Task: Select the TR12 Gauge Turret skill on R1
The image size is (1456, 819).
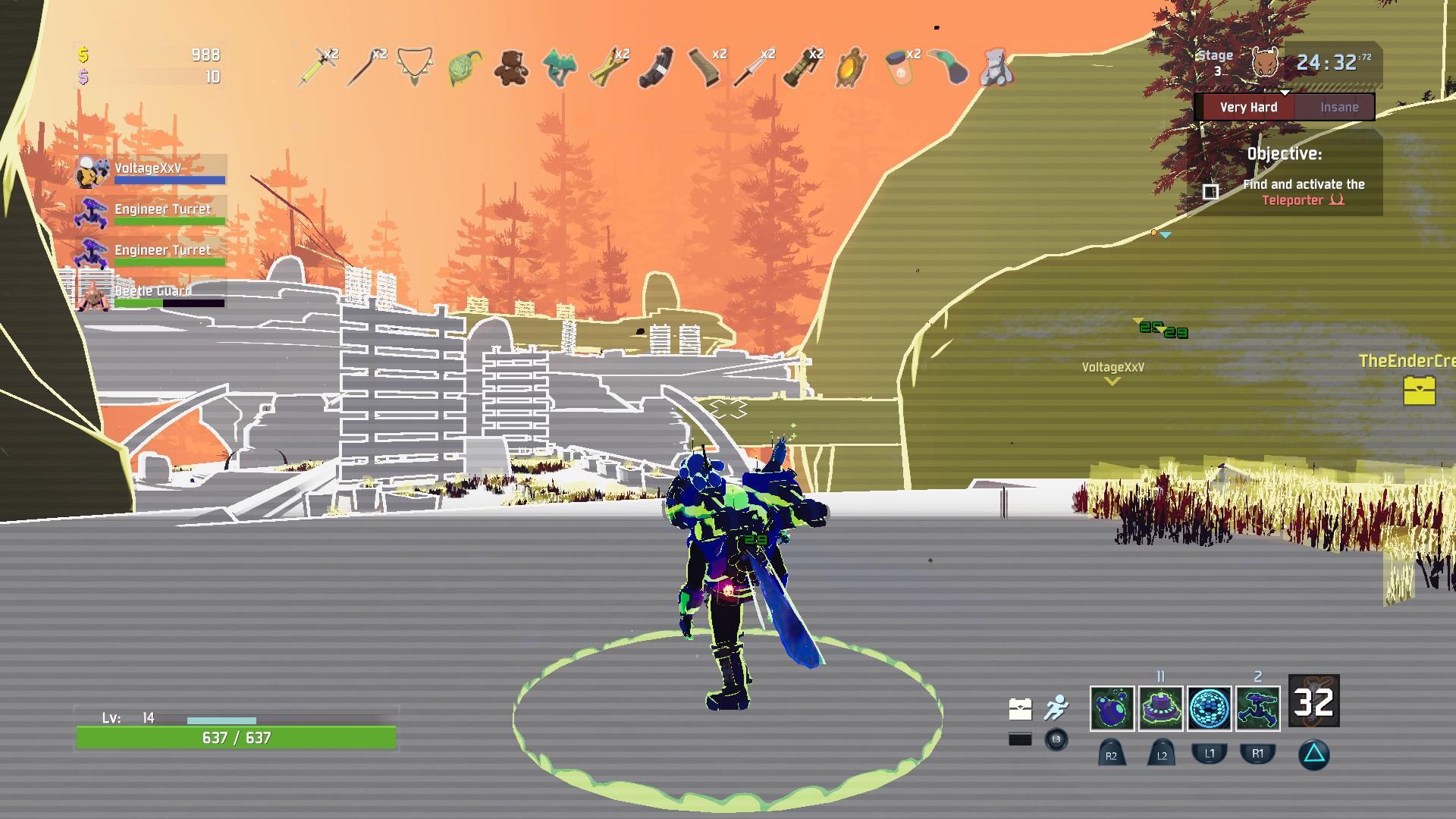Action: [x=1258, y=708]
